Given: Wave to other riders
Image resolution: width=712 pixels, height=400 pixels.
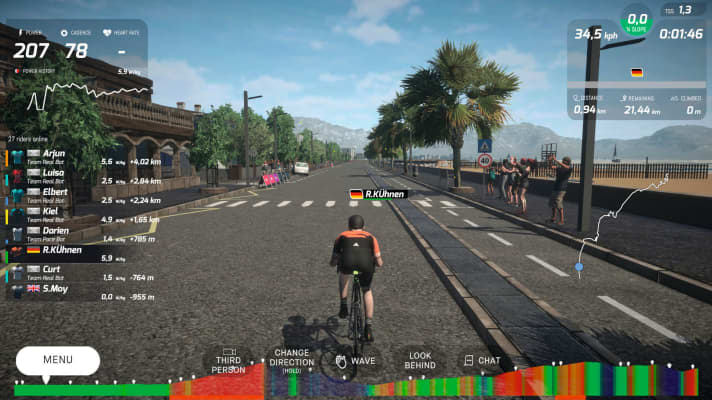Looking at the screenshot, I should 354,361.
